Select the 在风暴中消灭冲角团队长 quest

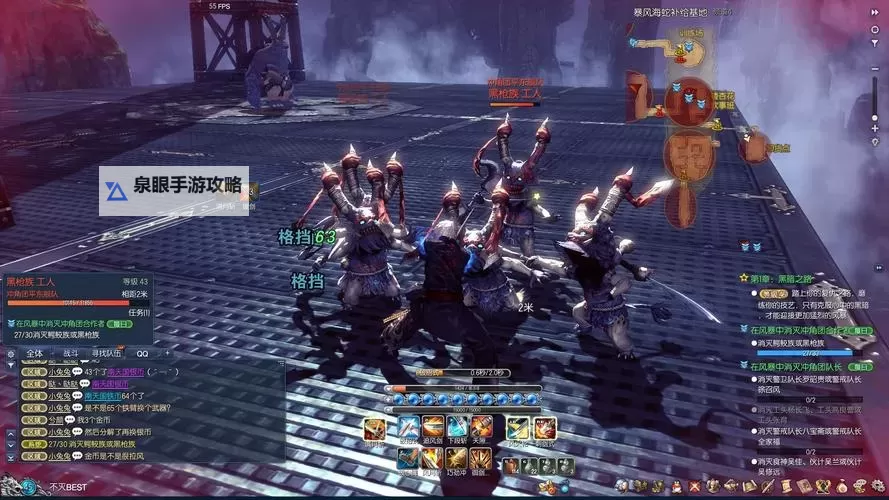tap(796, 366)
